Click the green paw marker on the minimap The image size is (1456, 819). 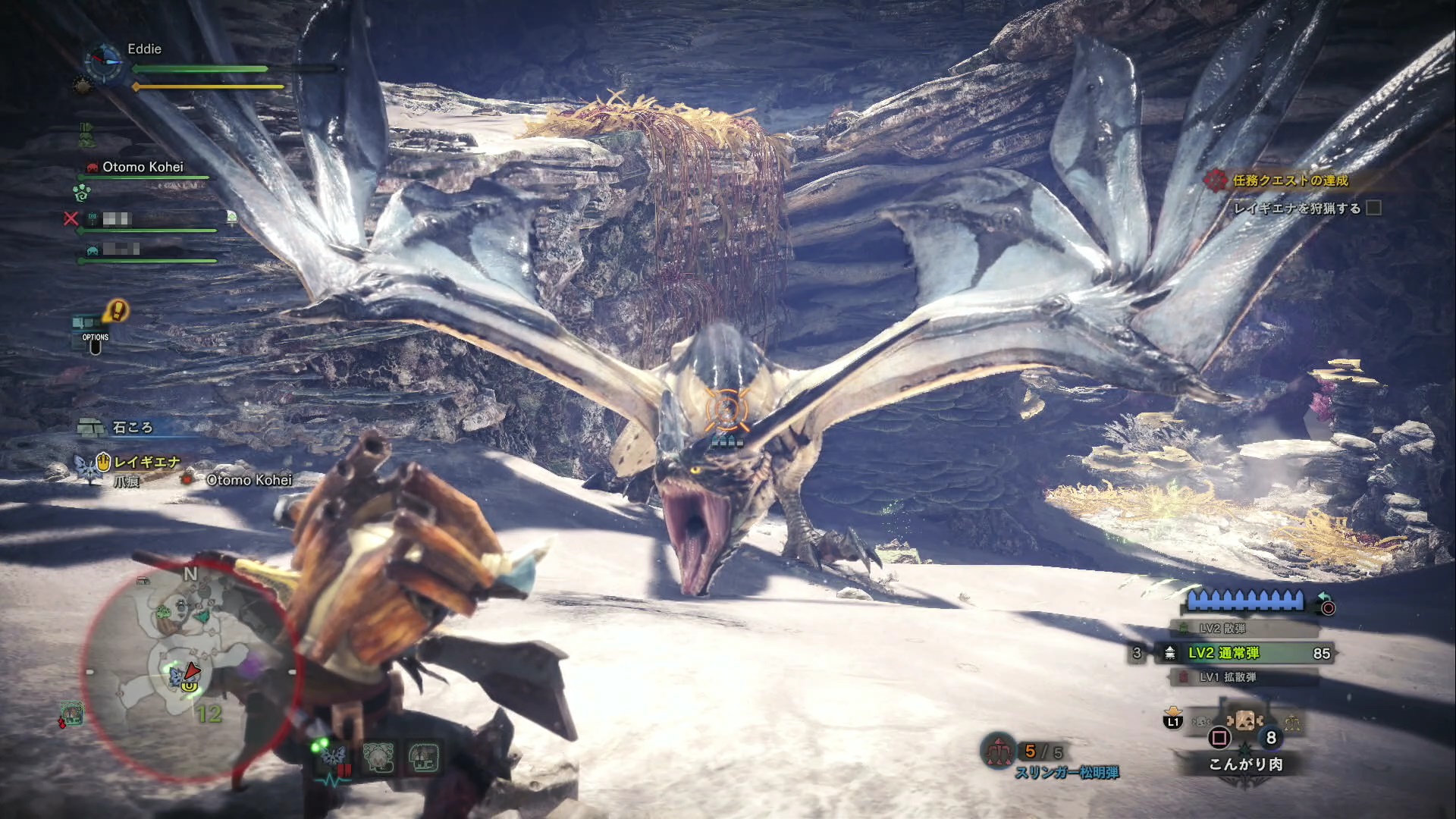[163, 612]
